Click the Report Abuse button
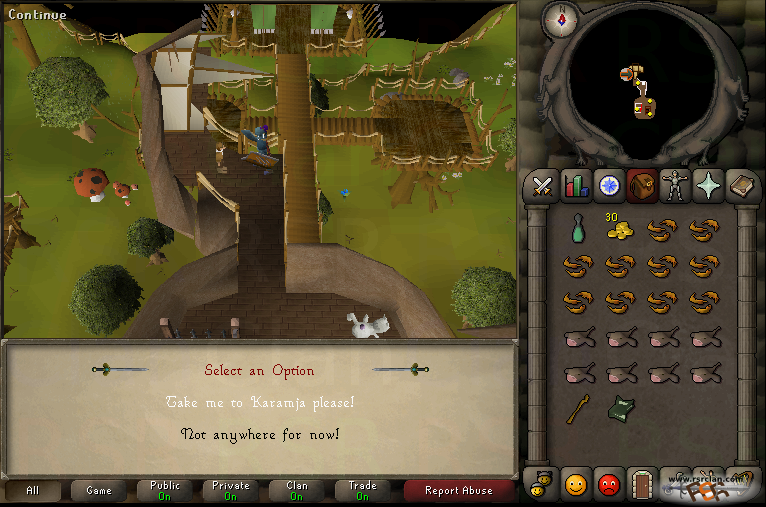766x507 pixels. [x=458, y=490]
